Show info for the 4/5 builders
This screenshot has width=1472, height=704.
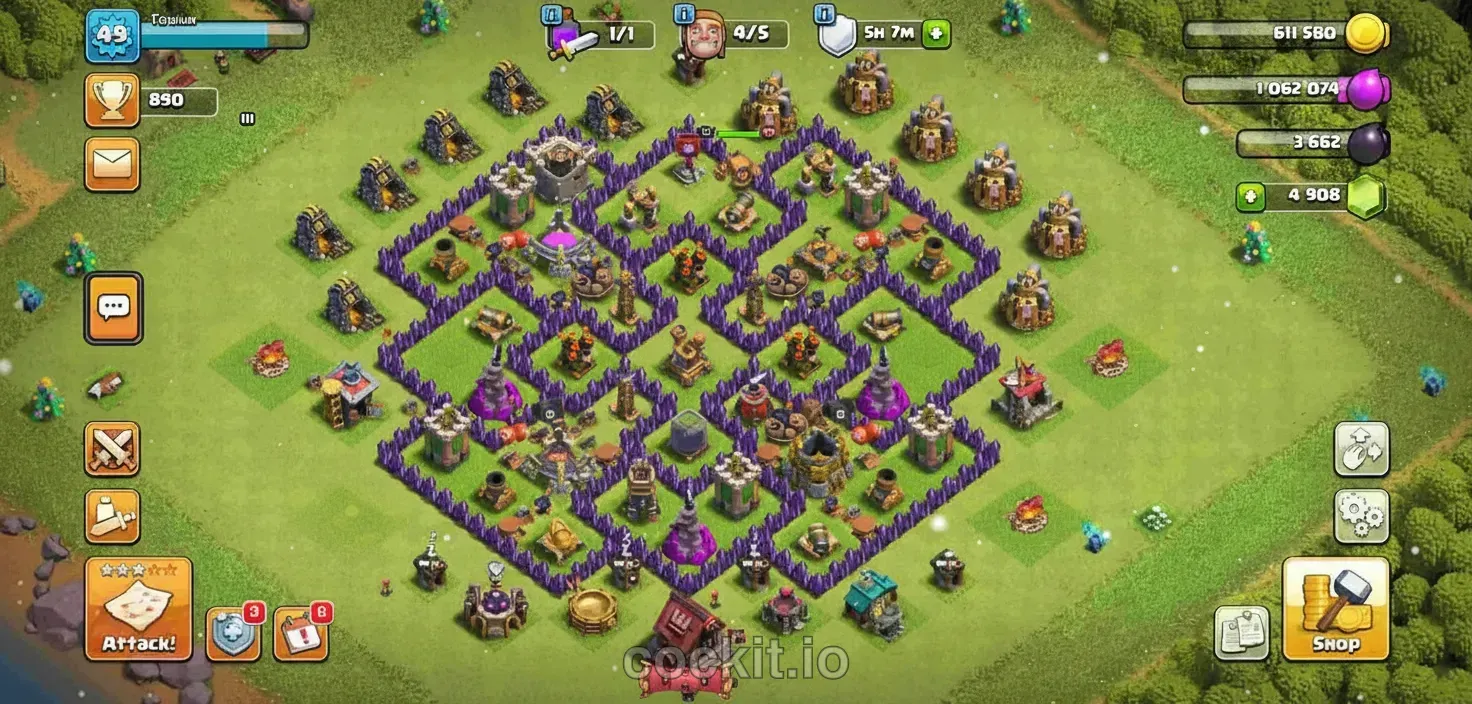pos(686,15)
